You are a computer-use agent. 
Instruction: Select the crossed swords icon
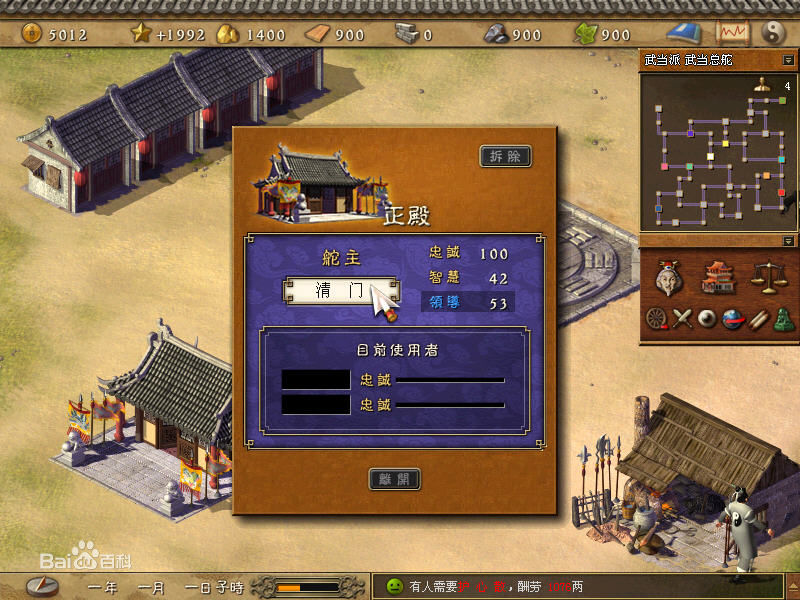point(682,319)
